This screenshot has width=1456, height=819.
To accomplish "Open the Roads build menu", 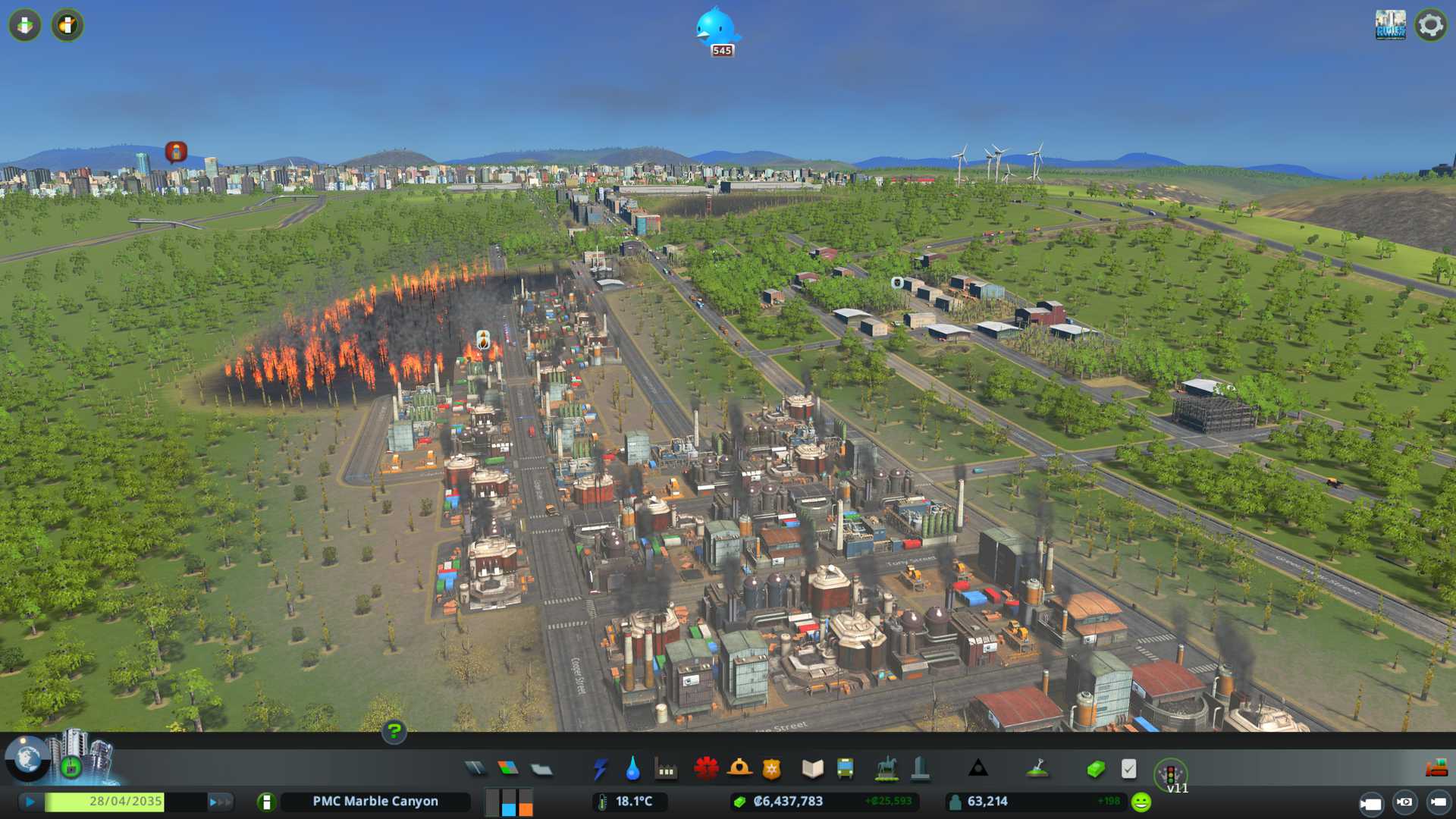I will click(475, 769).
